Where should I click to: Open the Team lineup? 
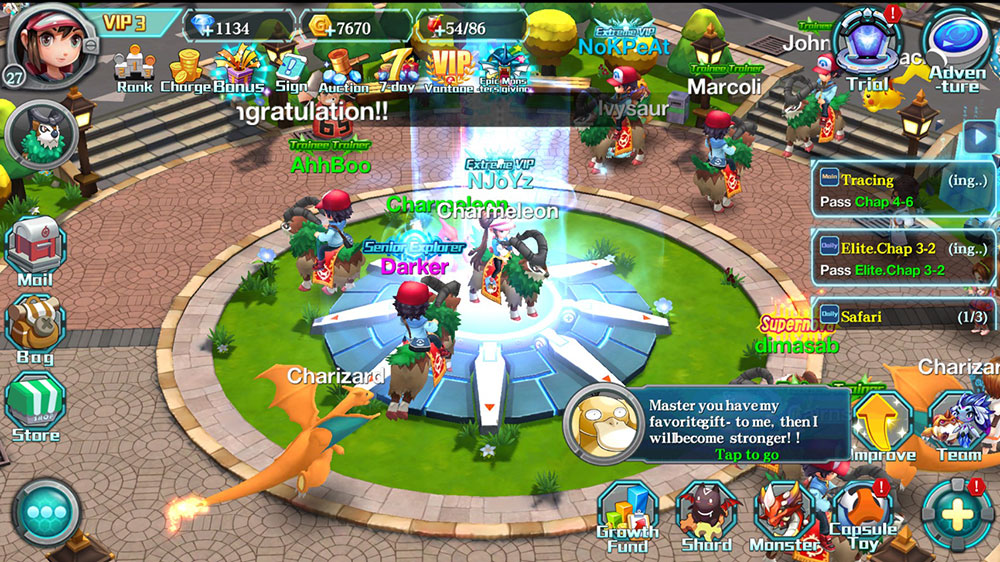click(958, 427)
